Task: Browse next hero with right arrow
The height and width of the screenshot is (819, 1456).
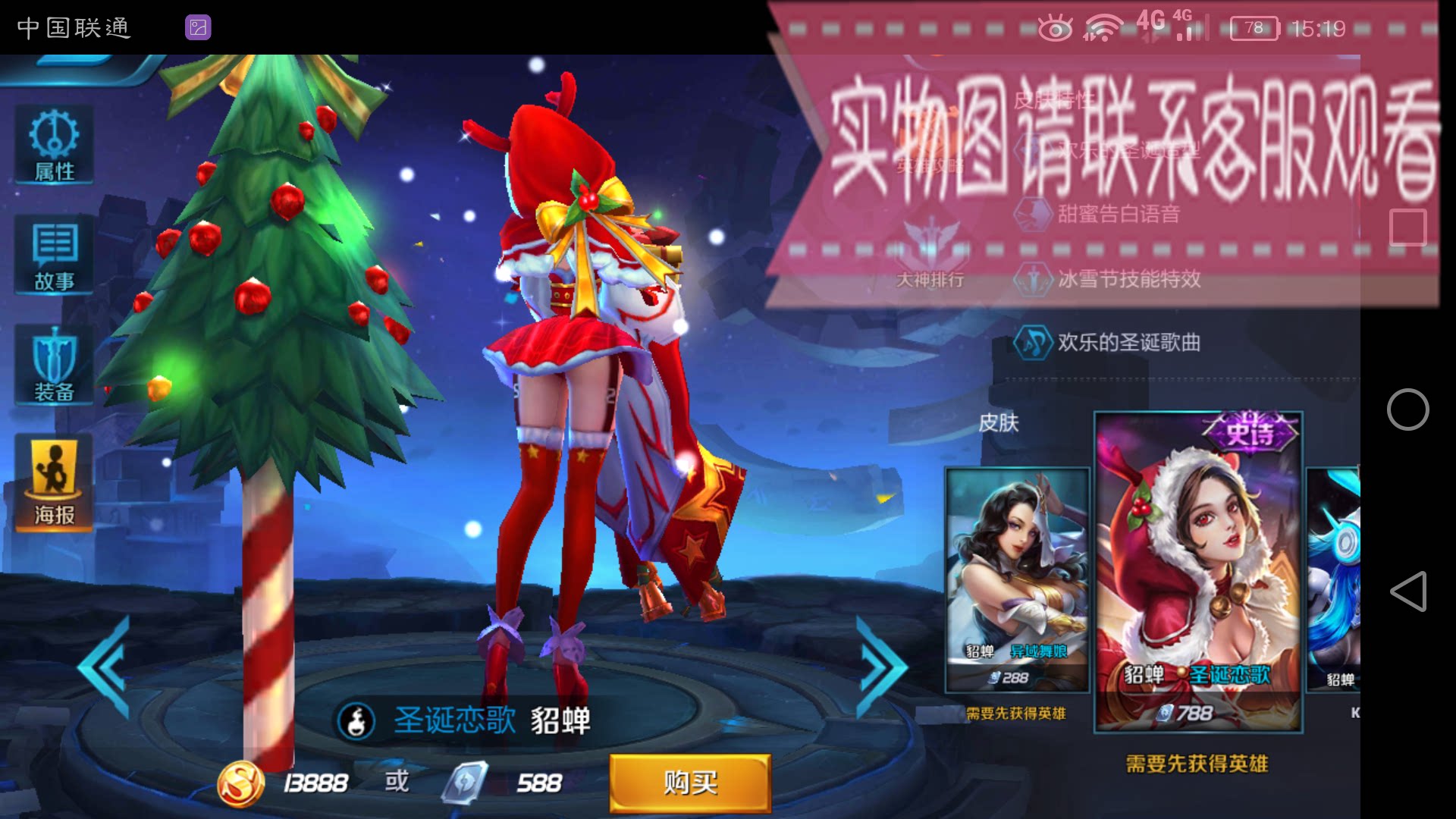Action: pos(880,666)
